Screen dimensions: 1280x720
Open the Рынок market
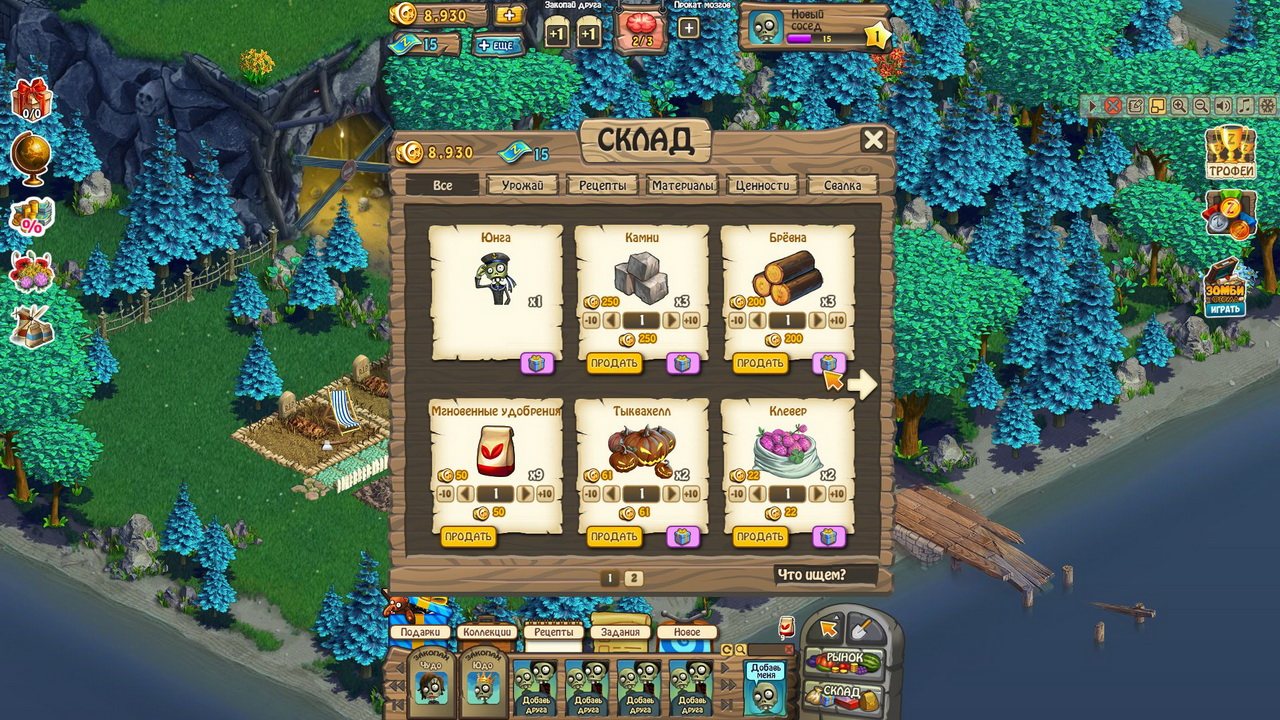pyautogui.click(x=844, y=660)
